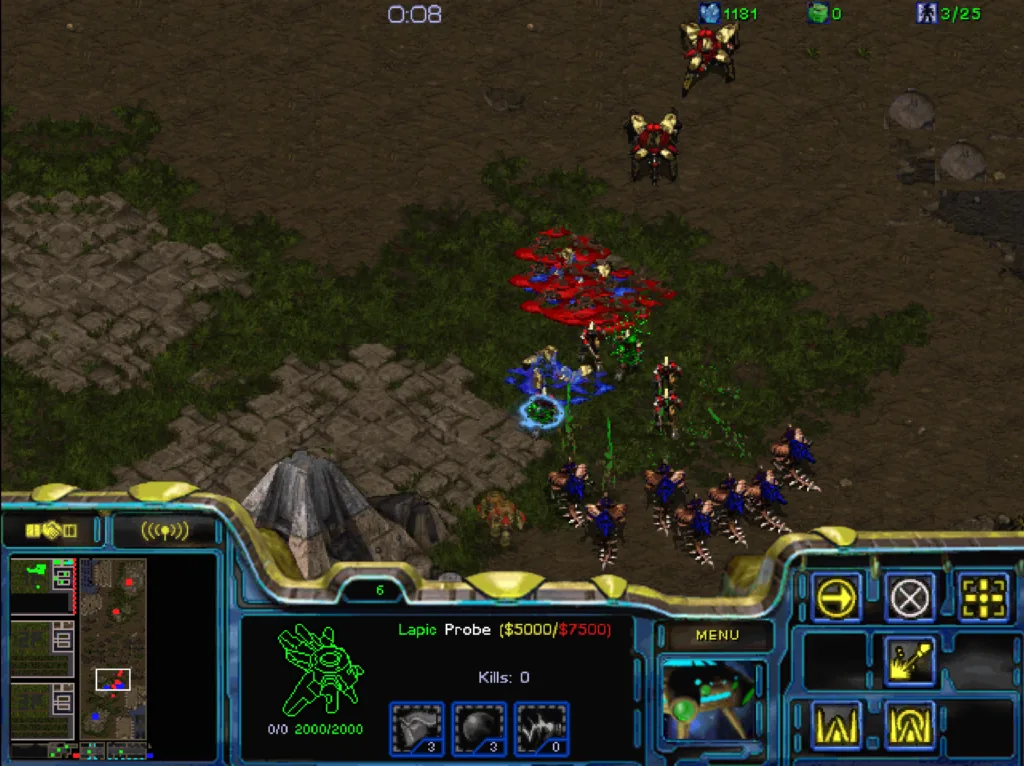Inspect the plasma shields upgrade icon
The height and width of the screenshot is (766, 1024).
[479, 728]
